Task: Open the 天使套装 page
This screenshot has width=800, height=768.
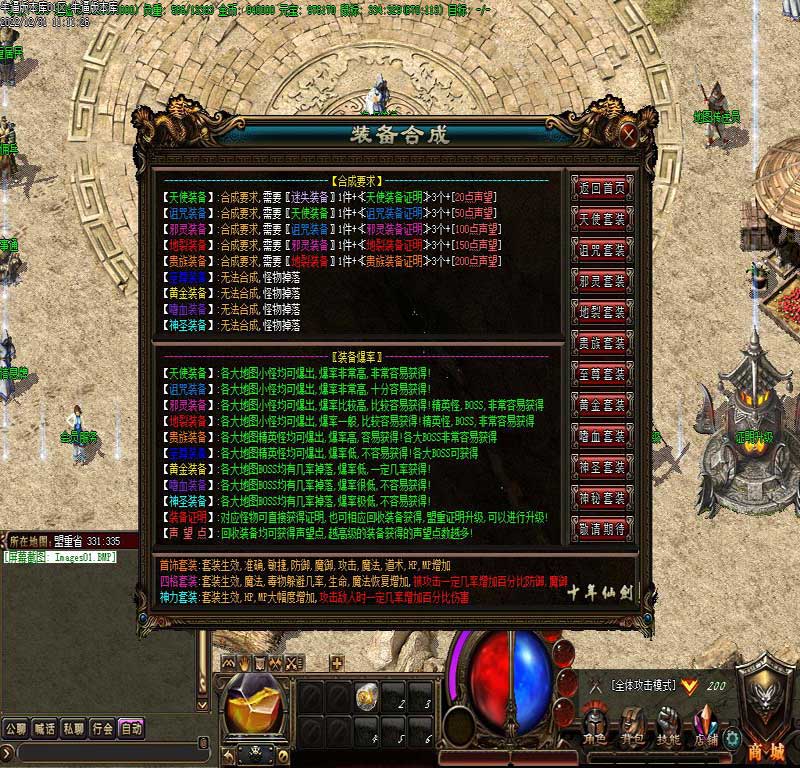Action: point(601,219)
